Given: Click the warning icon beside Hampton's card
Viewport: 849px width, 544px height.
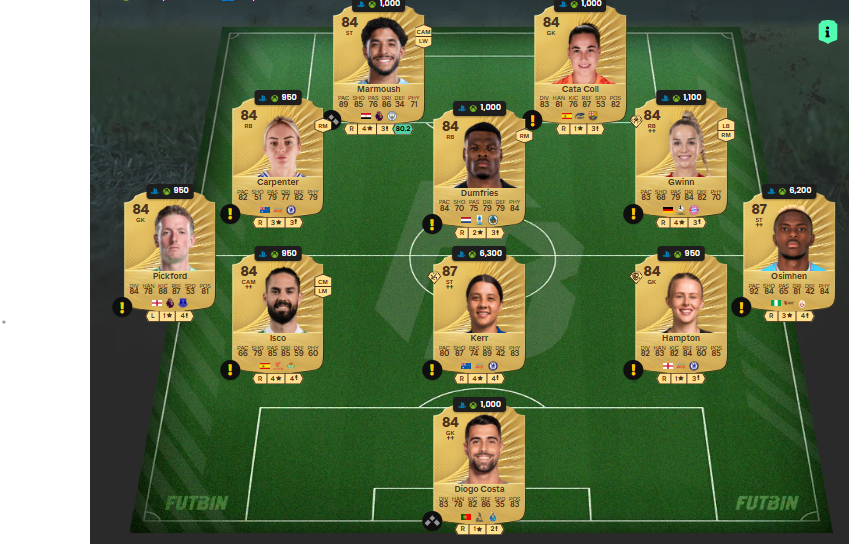Looking at the screenshot, I should click(x=633, y=370).
